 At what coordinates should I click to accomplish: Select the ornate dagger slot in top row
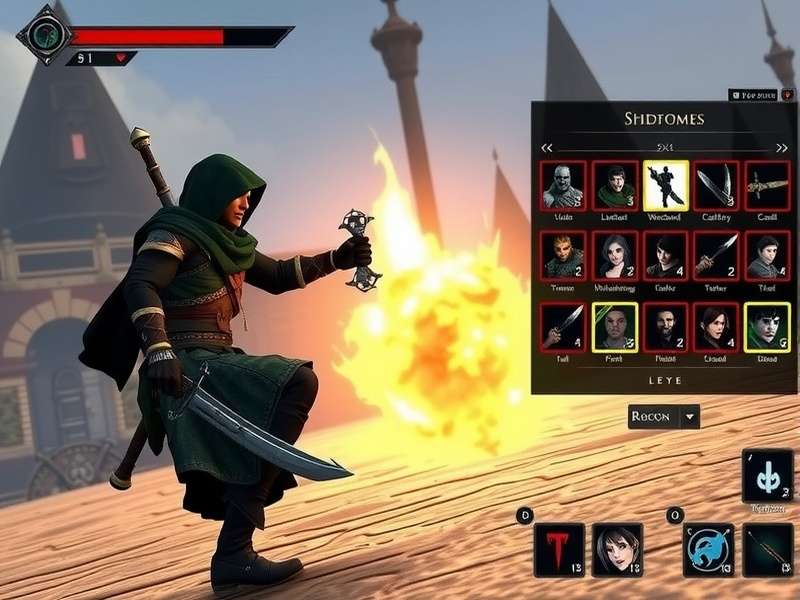click(x=767, y=186)
